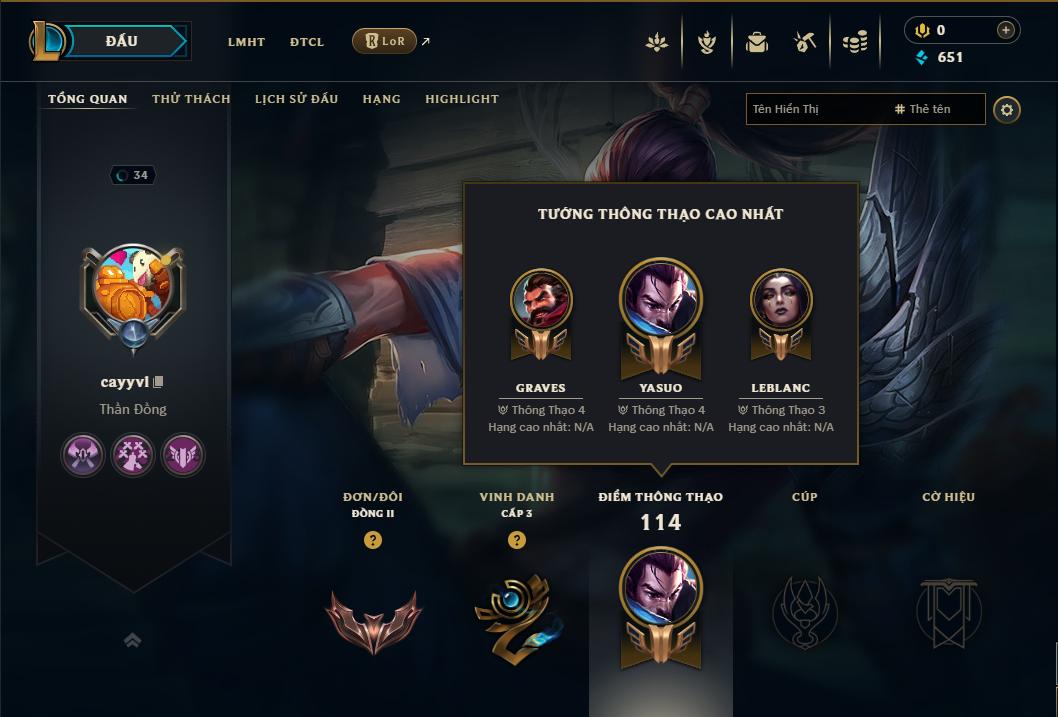Expand the profile banner arrow
The image size is (1058, 717).
click(x=132, y=640)
